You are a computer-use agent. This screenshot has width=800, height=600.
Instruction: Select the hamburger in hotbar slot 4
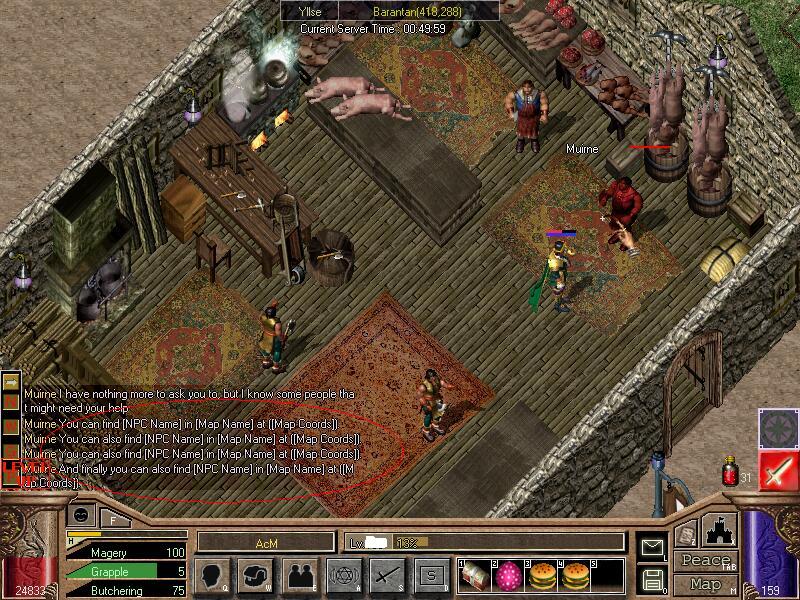575,575
